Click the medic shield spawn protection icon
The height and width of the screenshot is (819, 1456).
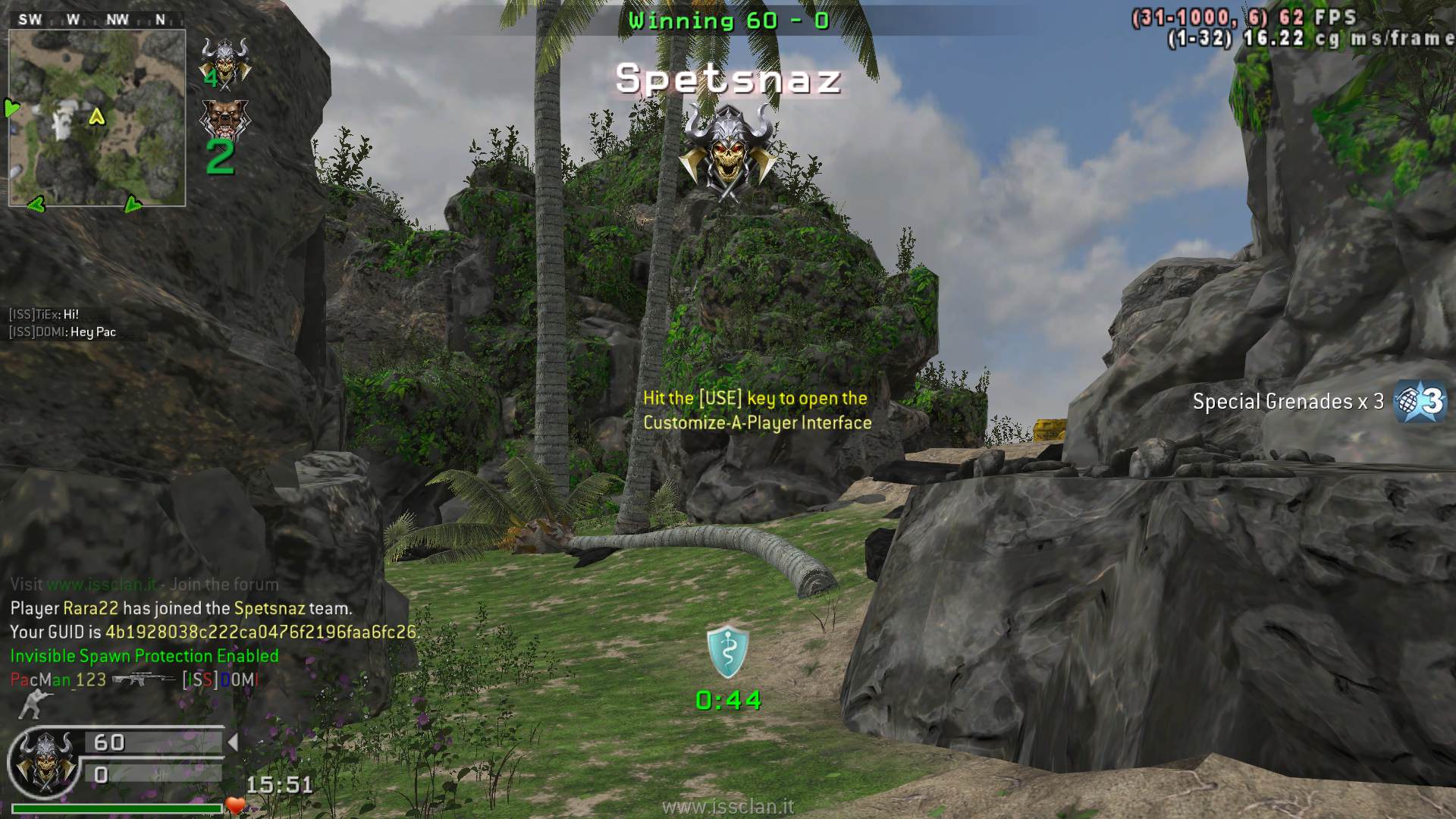[x=727, y=652]
